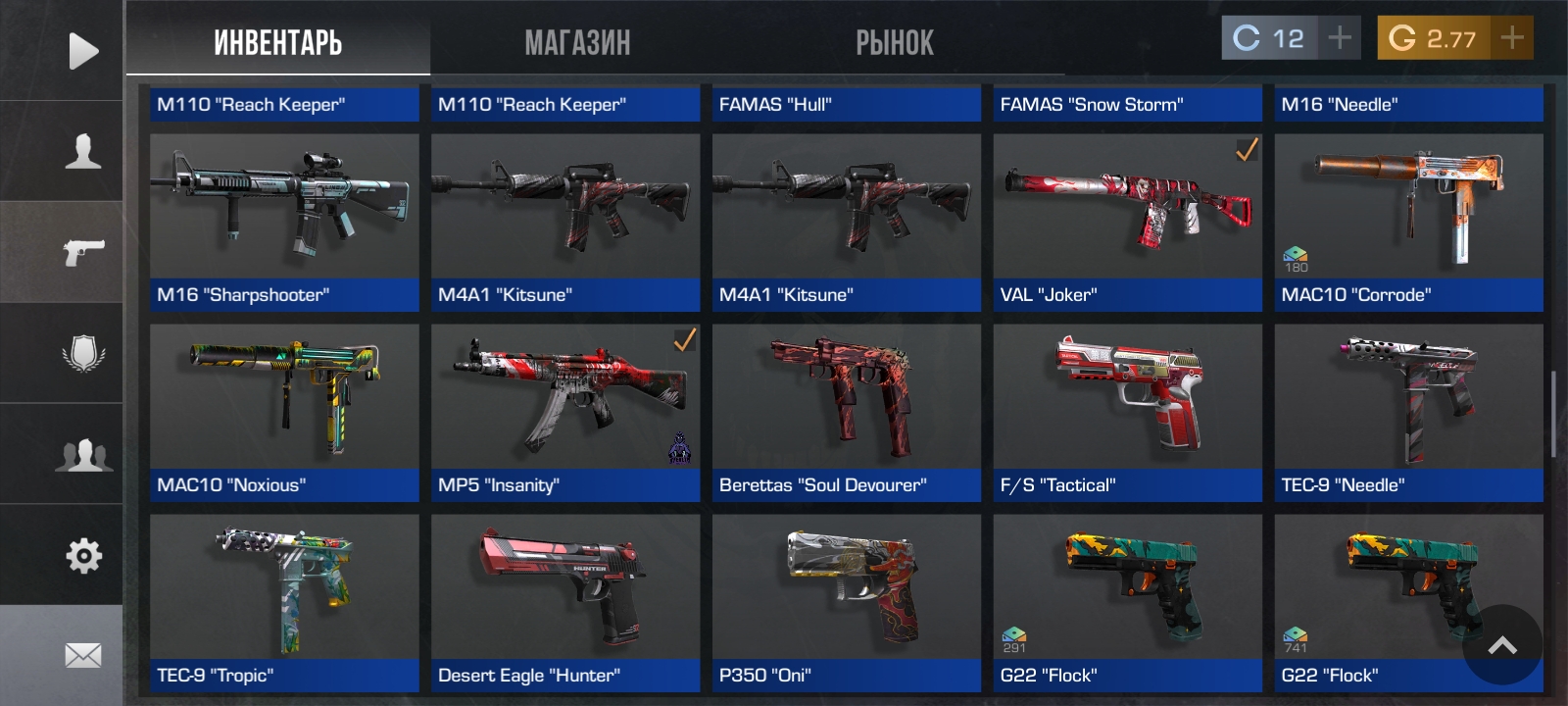Screen dimensions: 1568x706
Task: Pick the P350 "Oni" skin
Action: pyautogui.click(x=846, y=602)
